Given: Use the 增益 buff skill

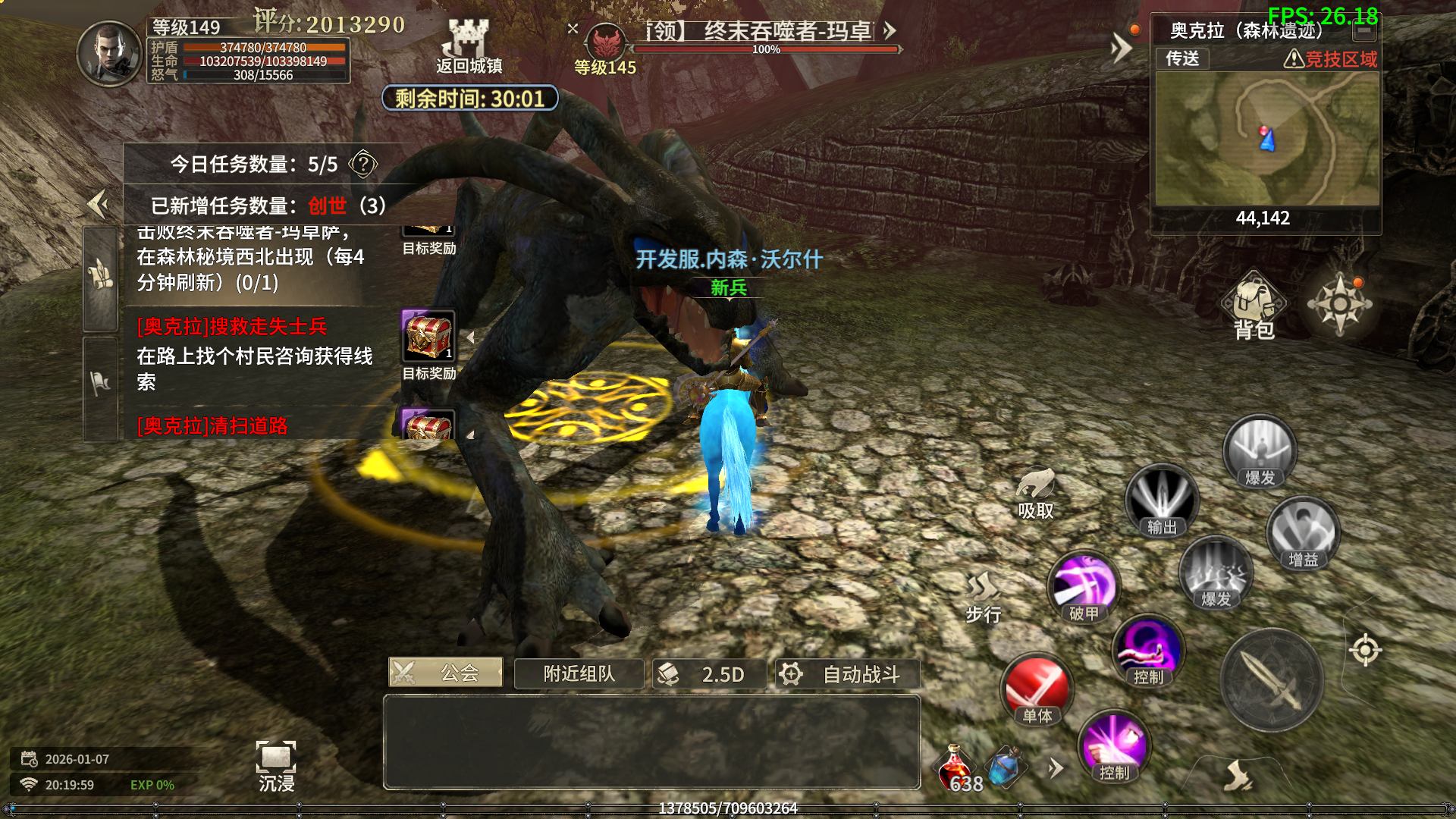Looking at the screenshot, I should coord(1303,533).
